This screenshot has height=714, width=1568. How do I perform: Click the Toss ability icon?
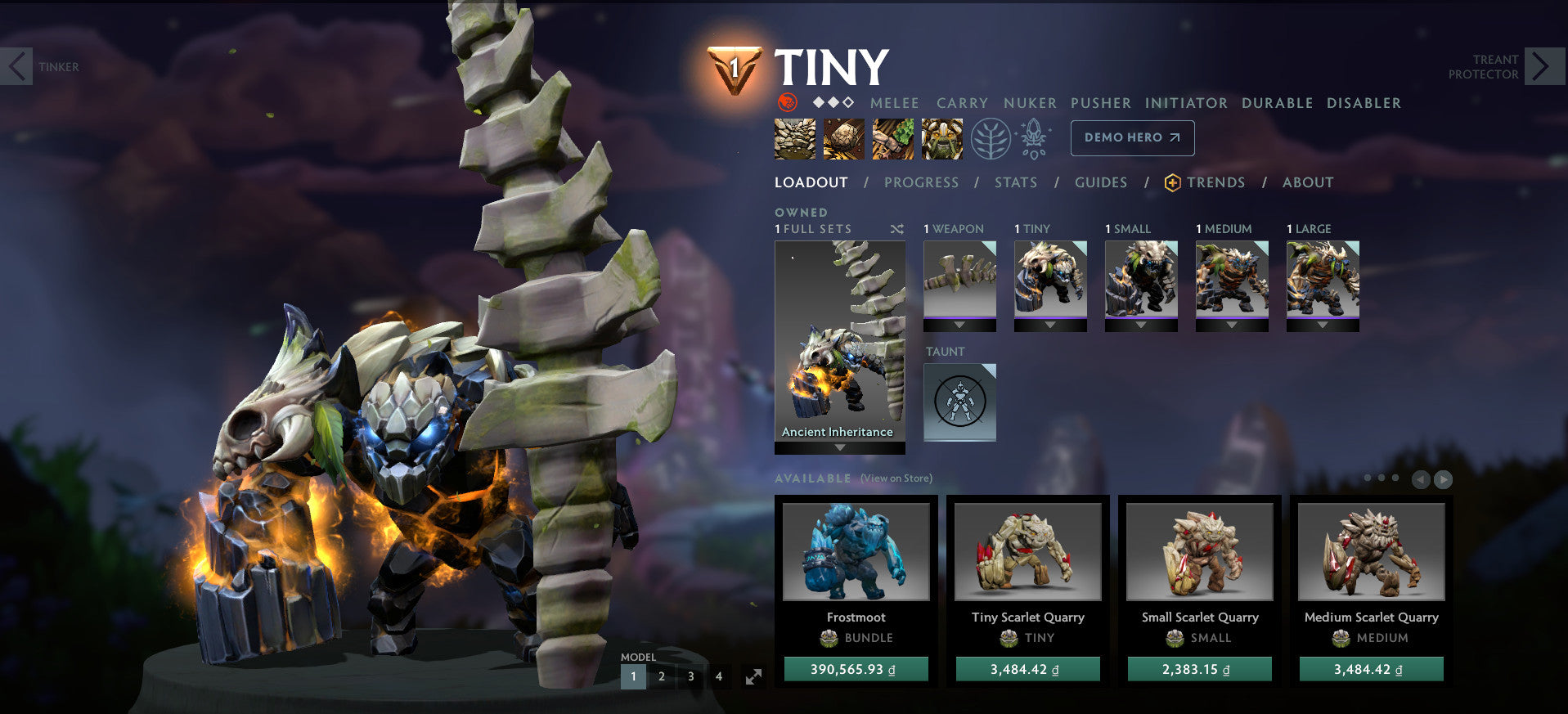coord(843,138)
